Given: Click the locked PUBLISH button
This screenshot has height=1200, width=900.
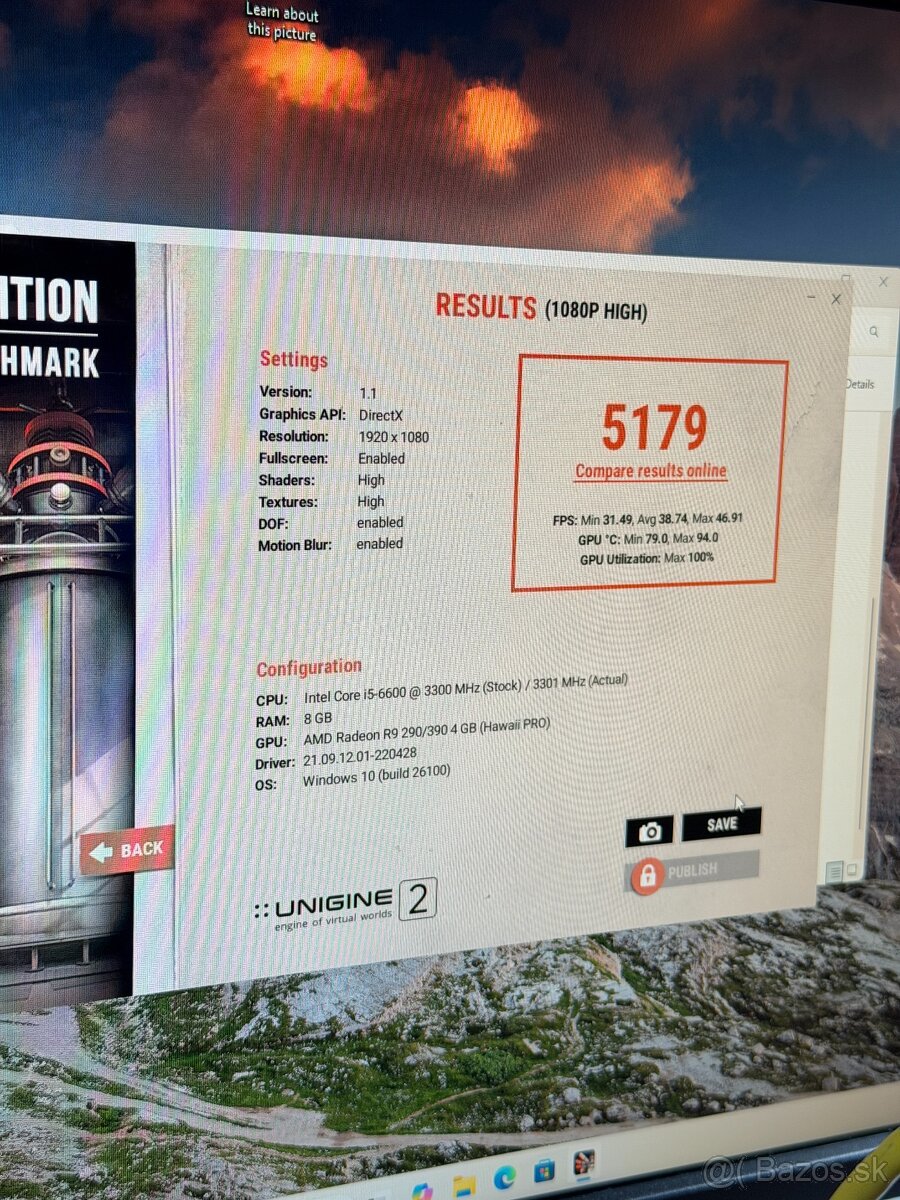Looking at the screenshot, I should click(x=692, y=871).
